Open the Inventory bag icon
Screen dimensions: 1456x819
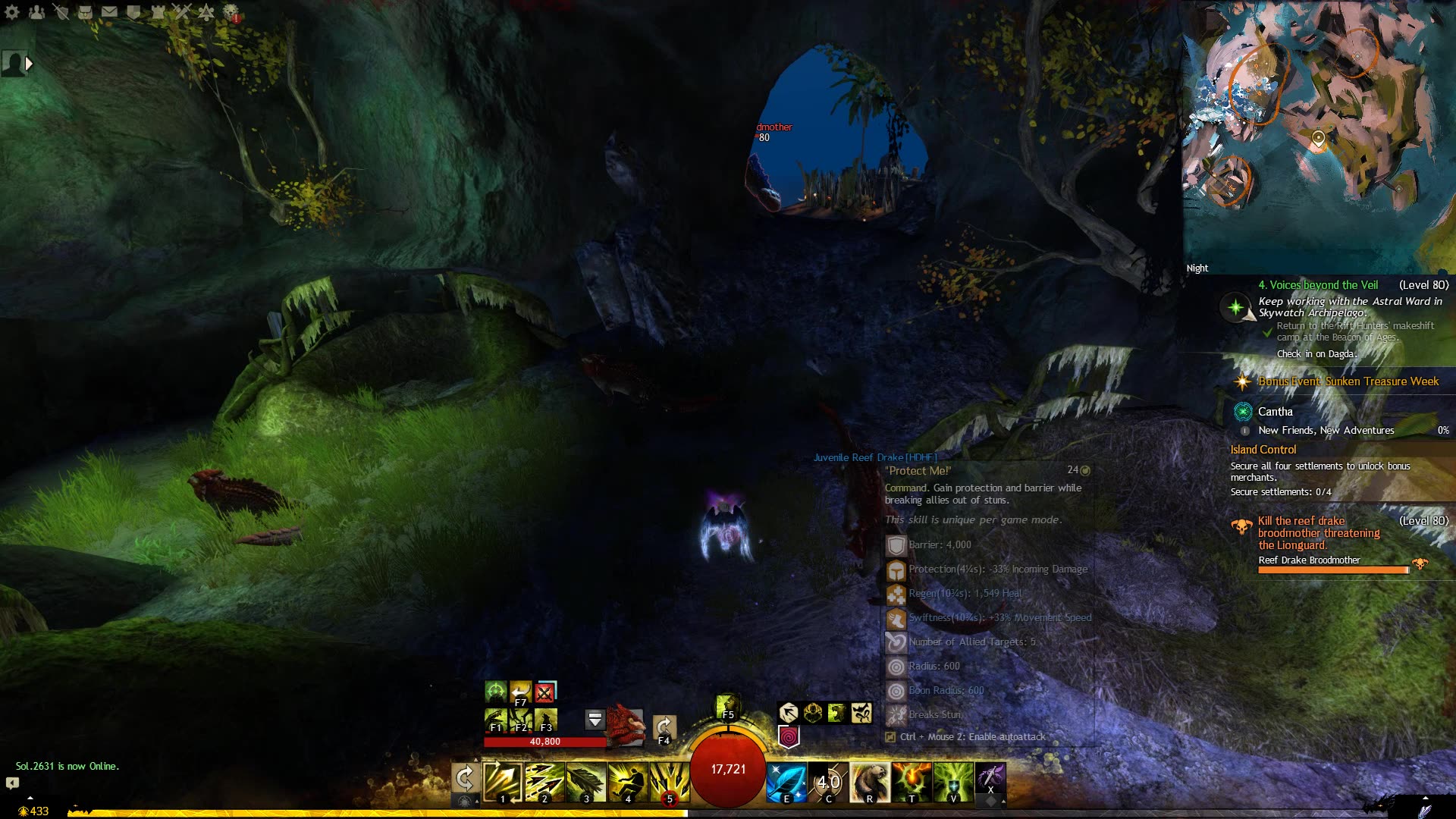85,12
